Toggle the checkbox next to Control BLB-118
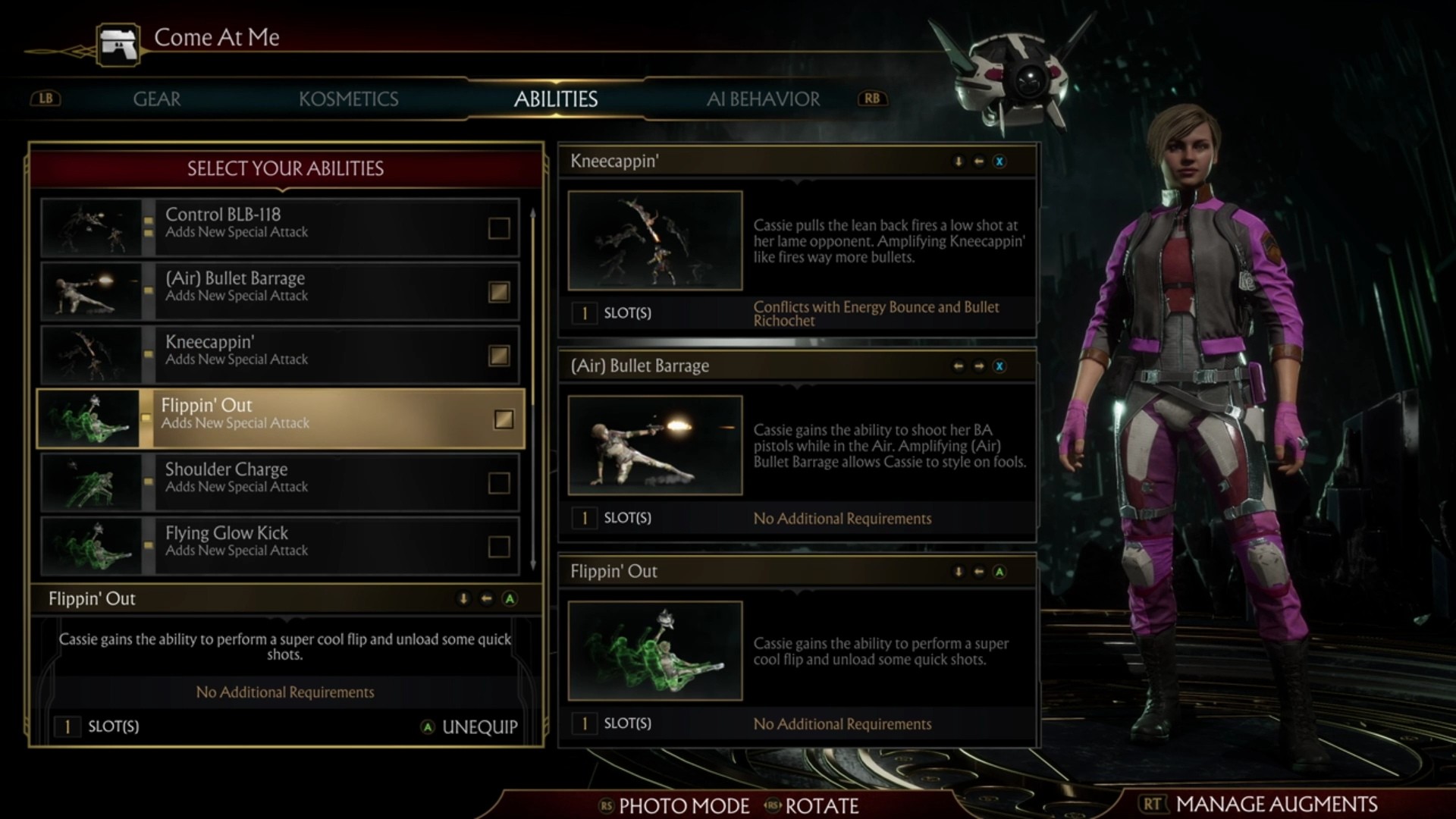The width and height of the screenshot is (1456, 819). [500, 227]
